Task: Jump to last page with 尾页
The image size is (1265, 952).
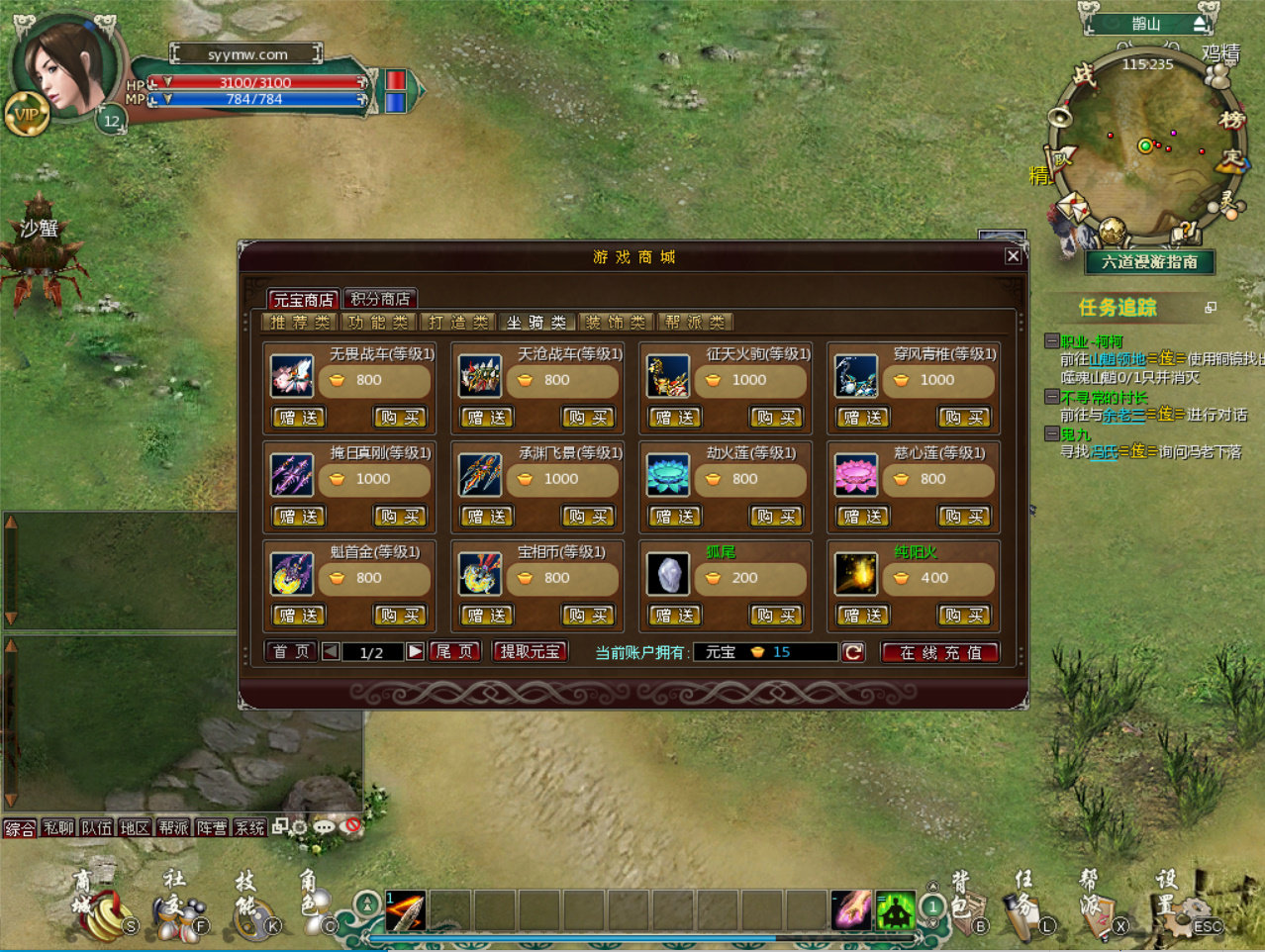Action: point(454,652)
